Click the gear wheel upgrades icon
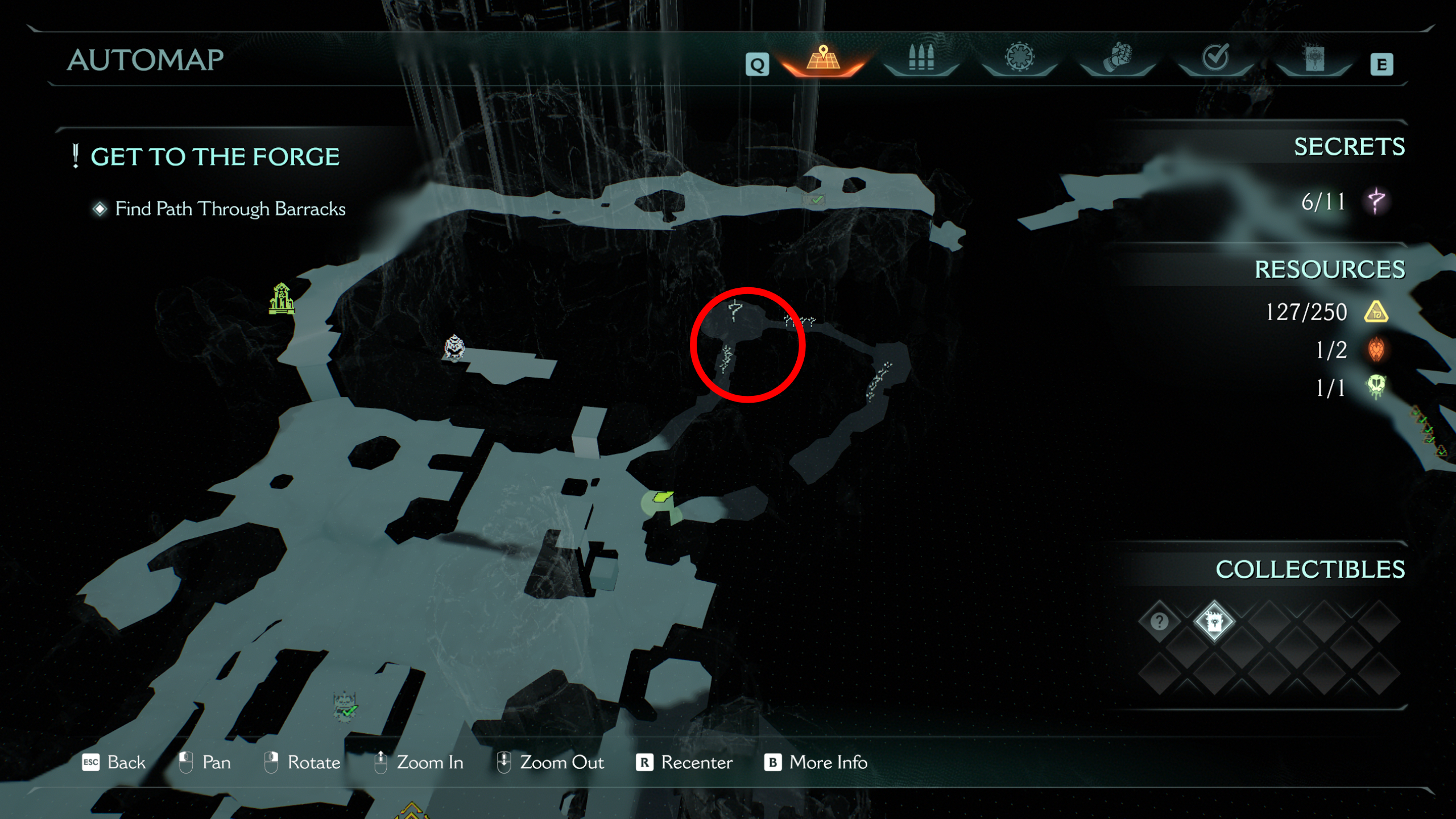 (x=1021, y=57)
